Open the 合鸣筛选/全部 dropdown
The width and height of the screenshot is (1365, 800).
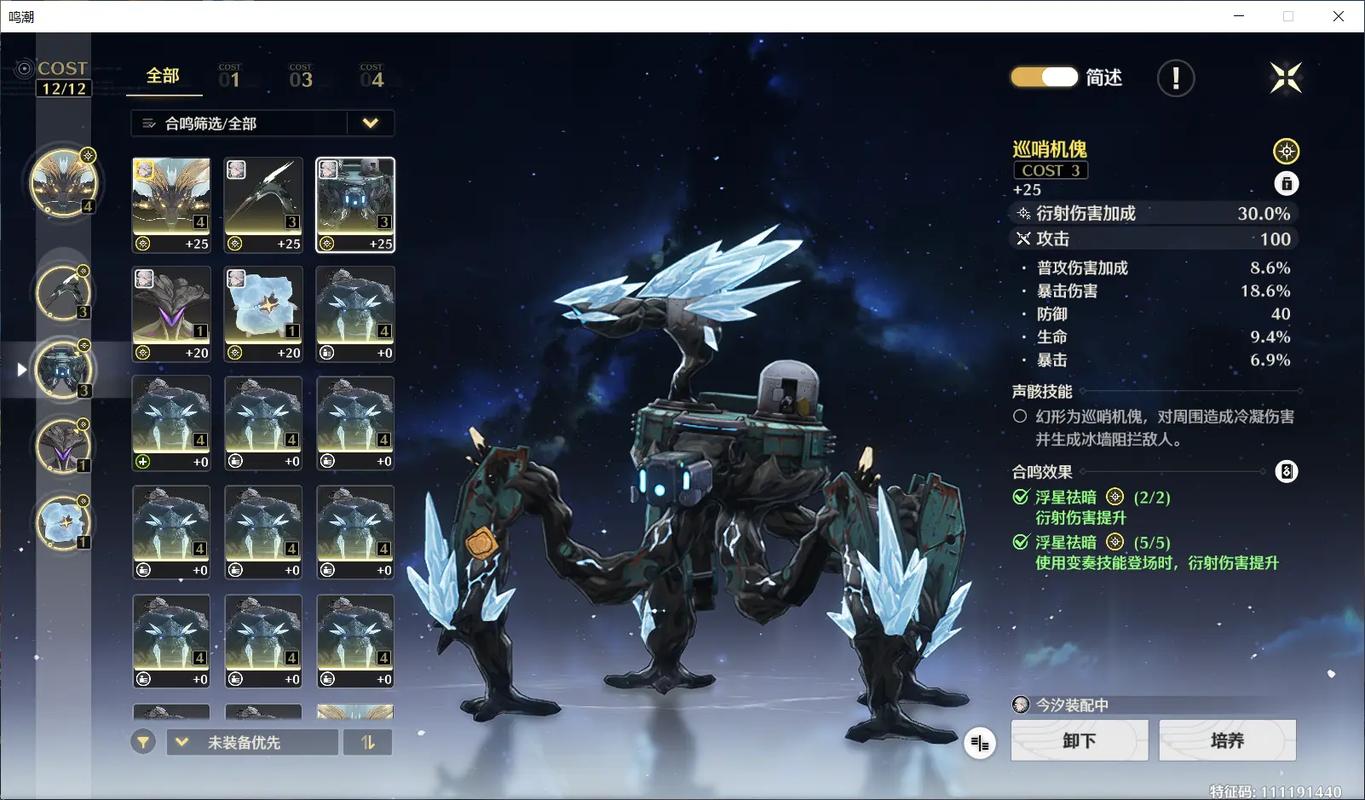[262, 122]
